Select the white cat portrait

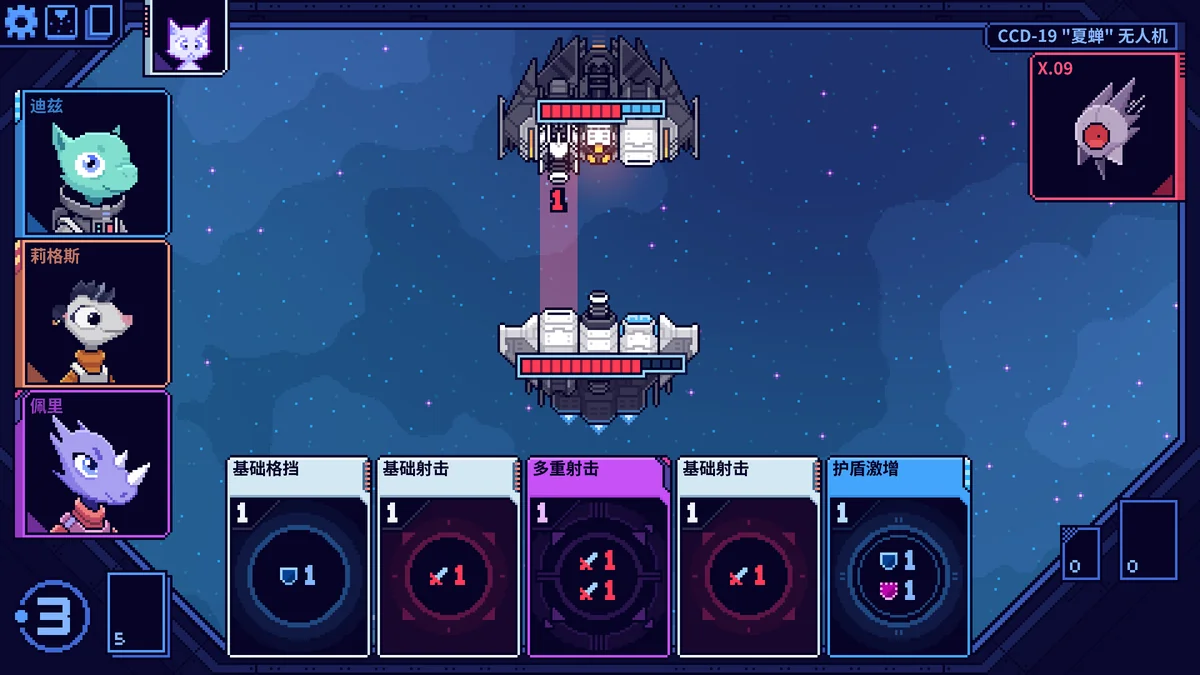(x=186, y=40)
